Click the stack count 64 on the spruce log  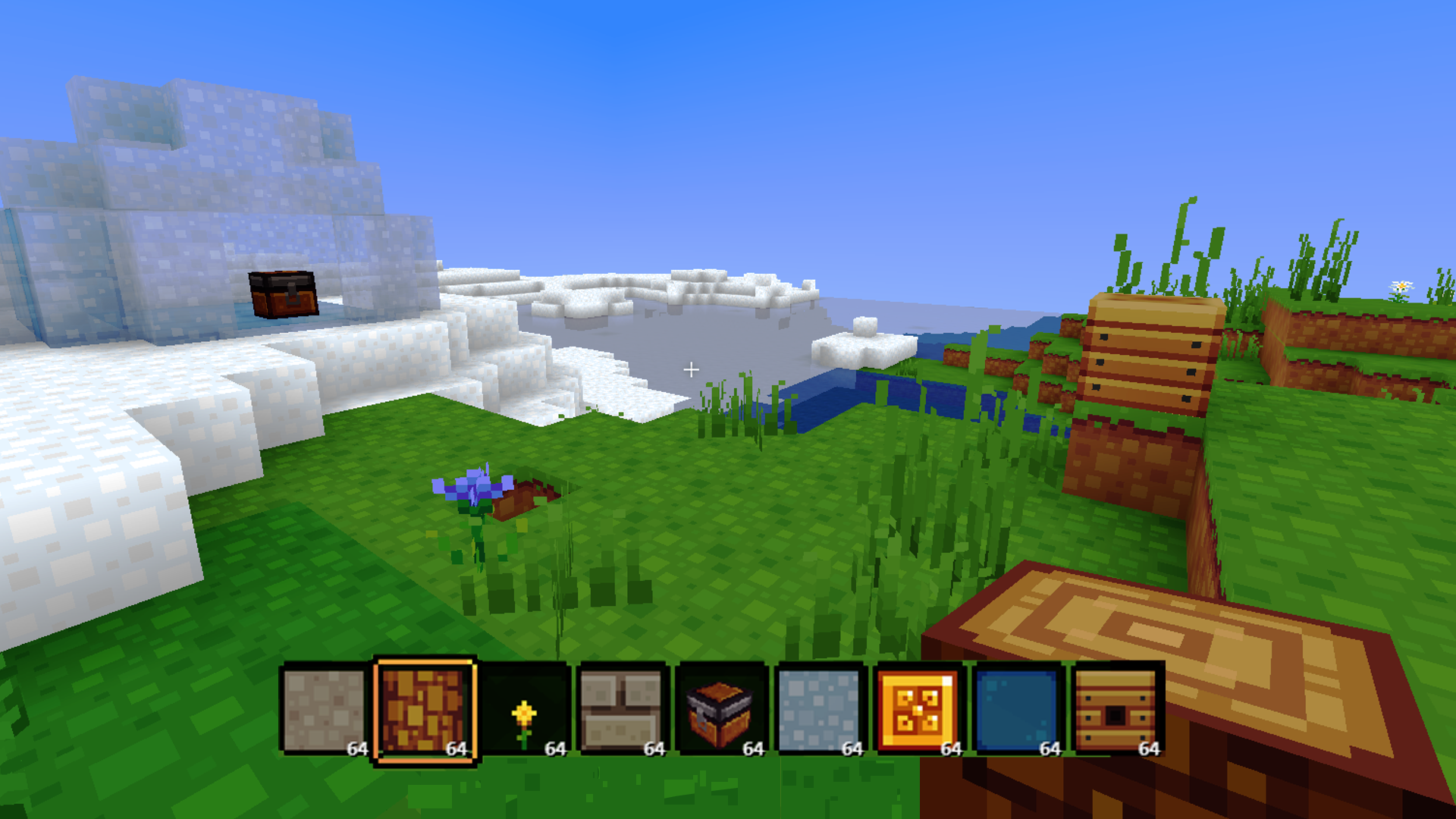click(456, 749)
